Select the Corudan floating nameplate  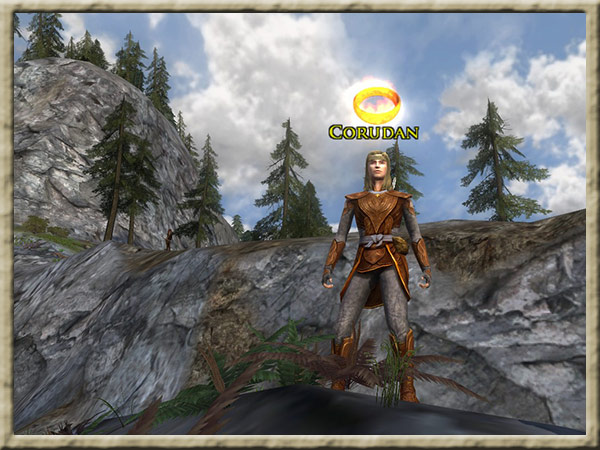(373, 132)
